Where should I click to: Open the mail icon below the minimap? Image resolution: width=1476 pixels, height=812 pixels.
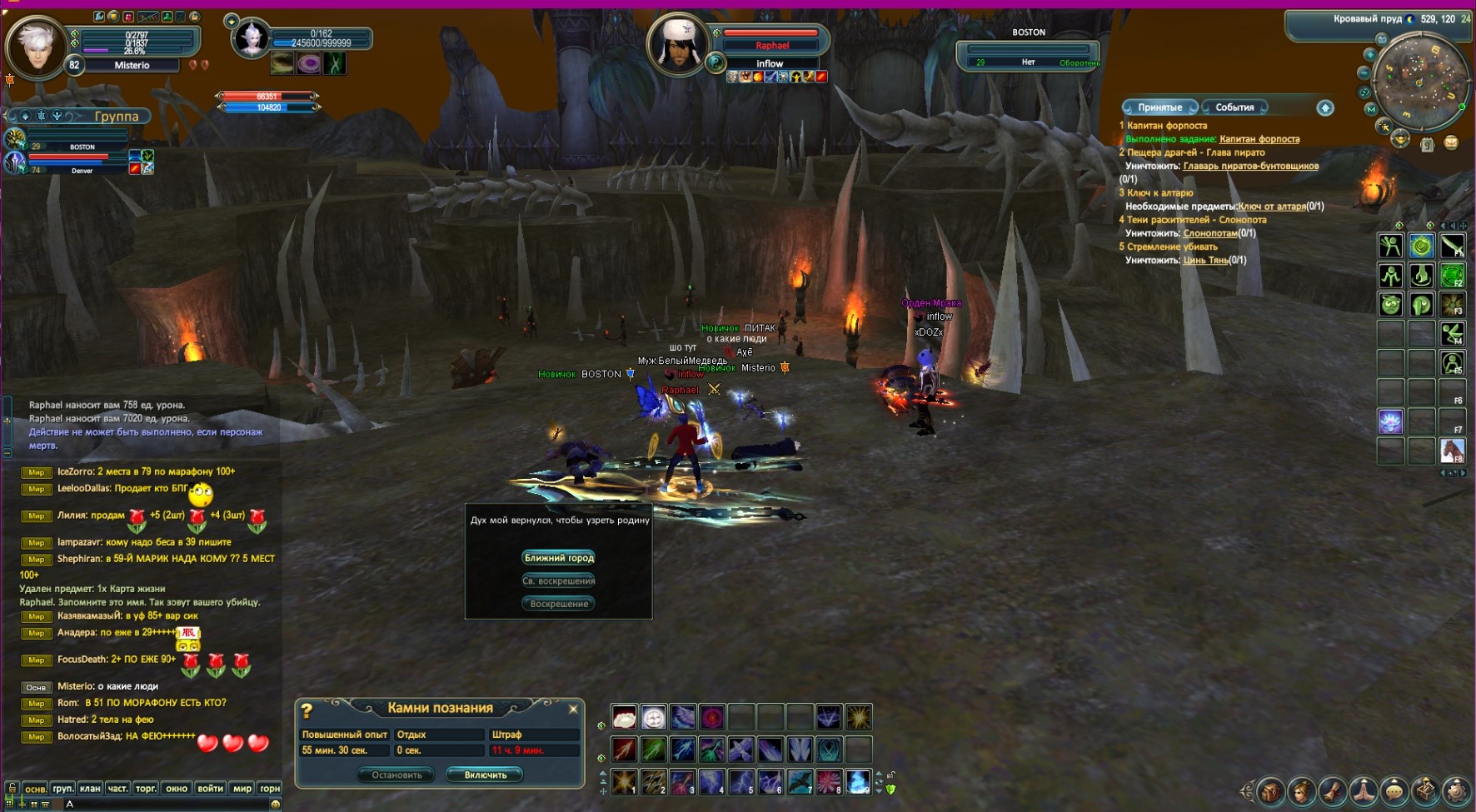[1451, 143]
